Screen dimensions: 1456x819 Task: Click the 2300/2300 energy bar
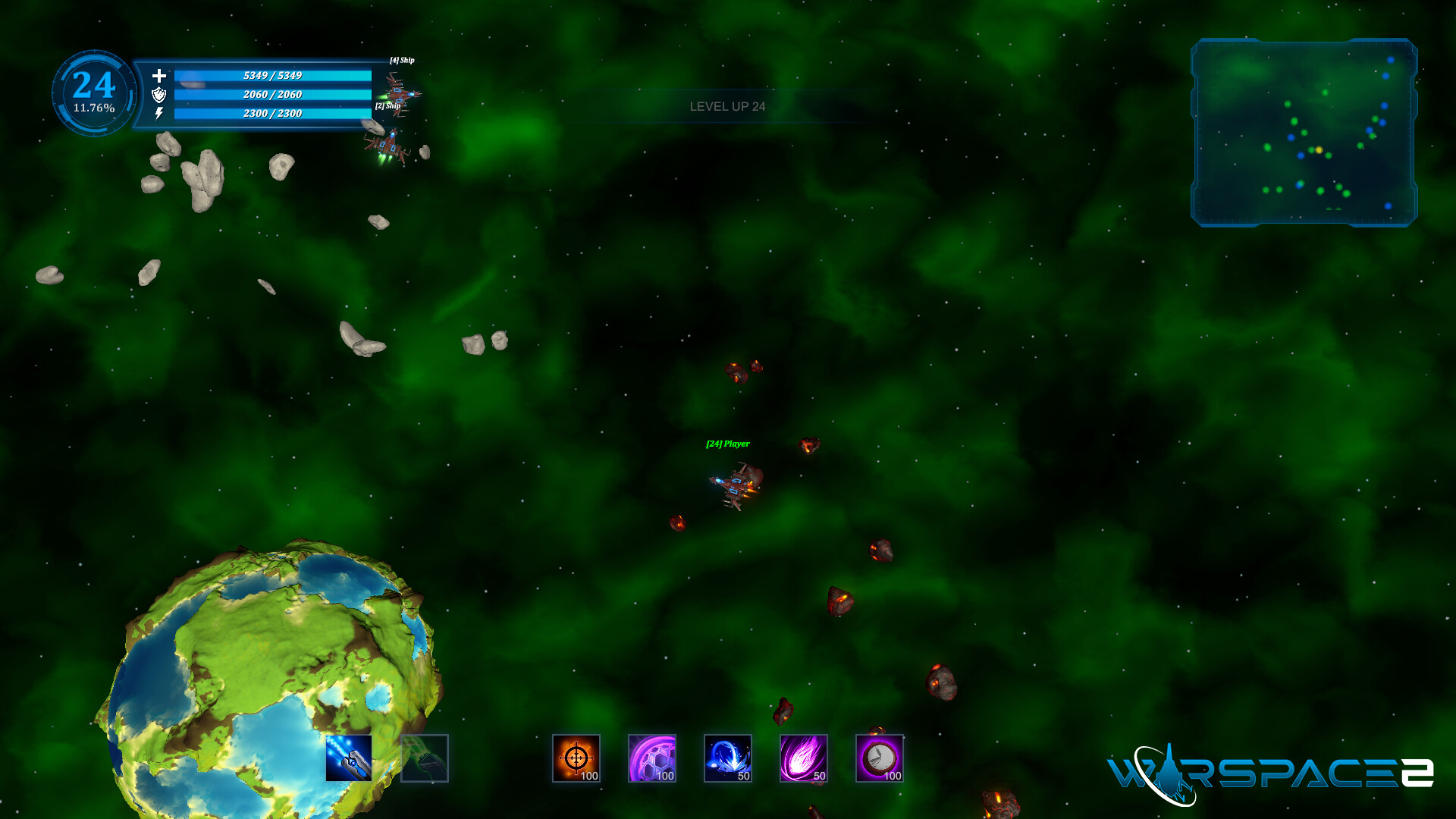point(271,114)
